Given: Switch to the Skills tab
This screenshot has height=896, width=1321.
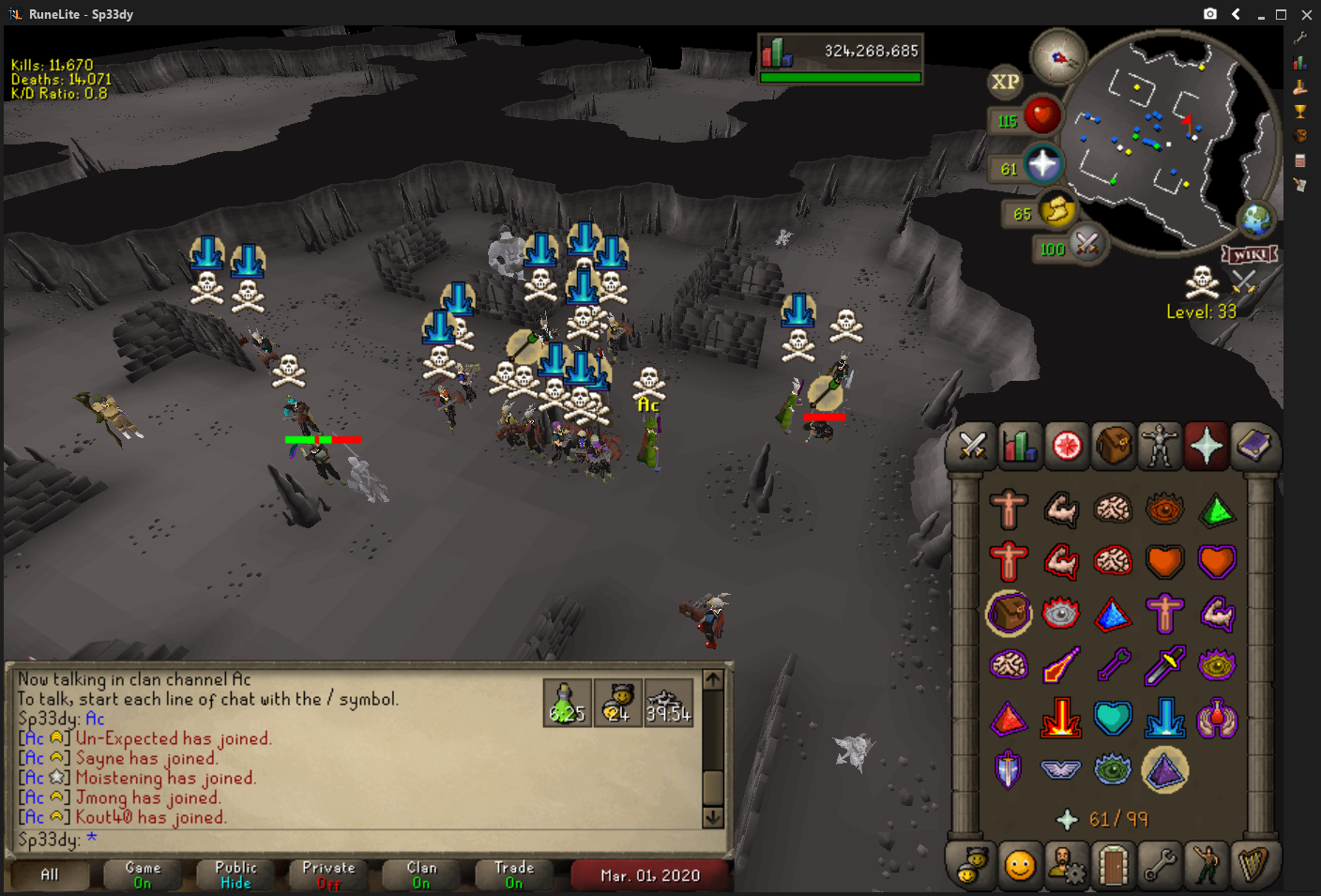Looking at the screenshot, I should pos(1019,447).
